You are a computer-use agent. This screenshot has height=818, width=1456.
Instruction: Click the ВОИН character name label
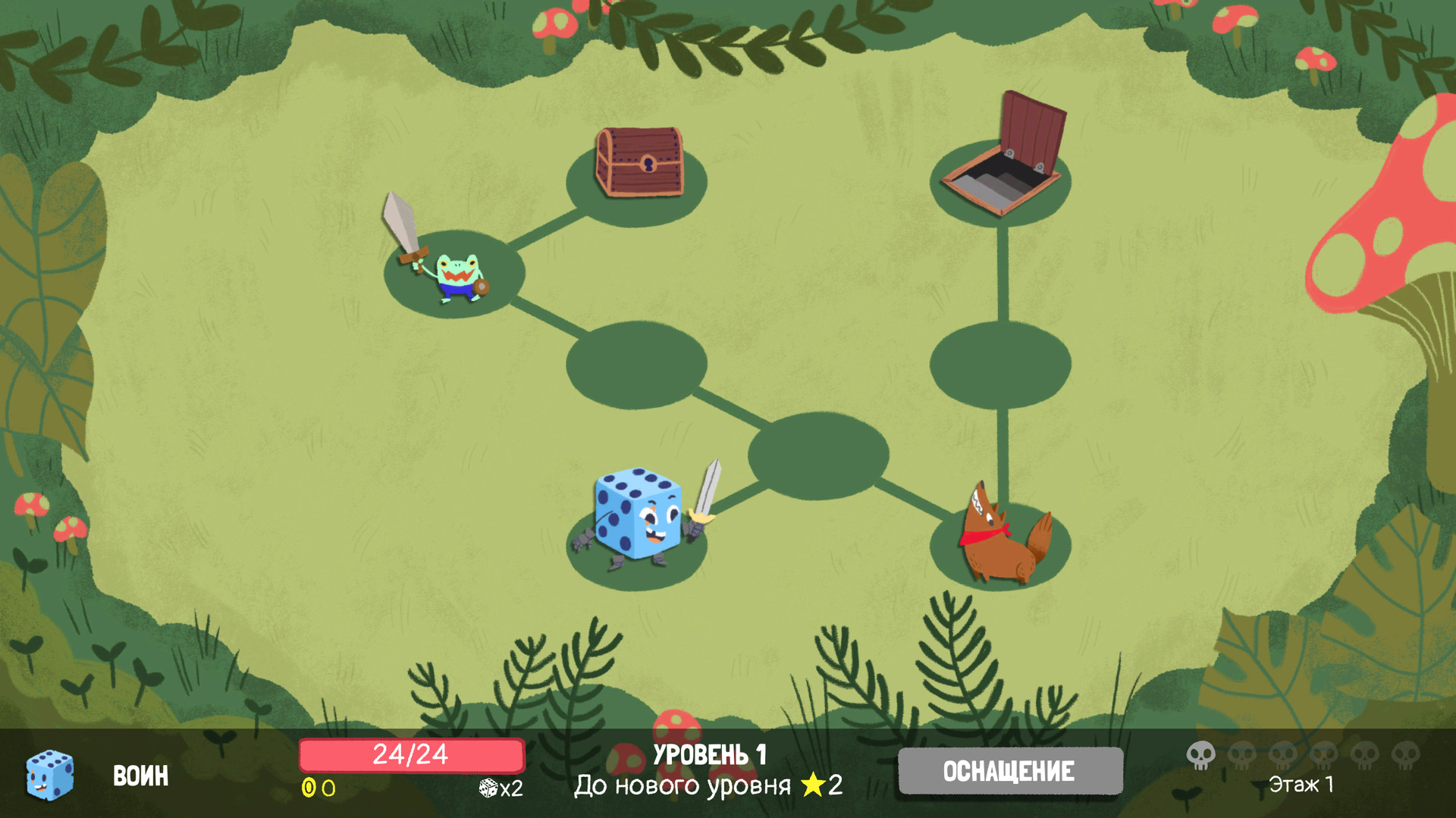[x=140, y=775]
